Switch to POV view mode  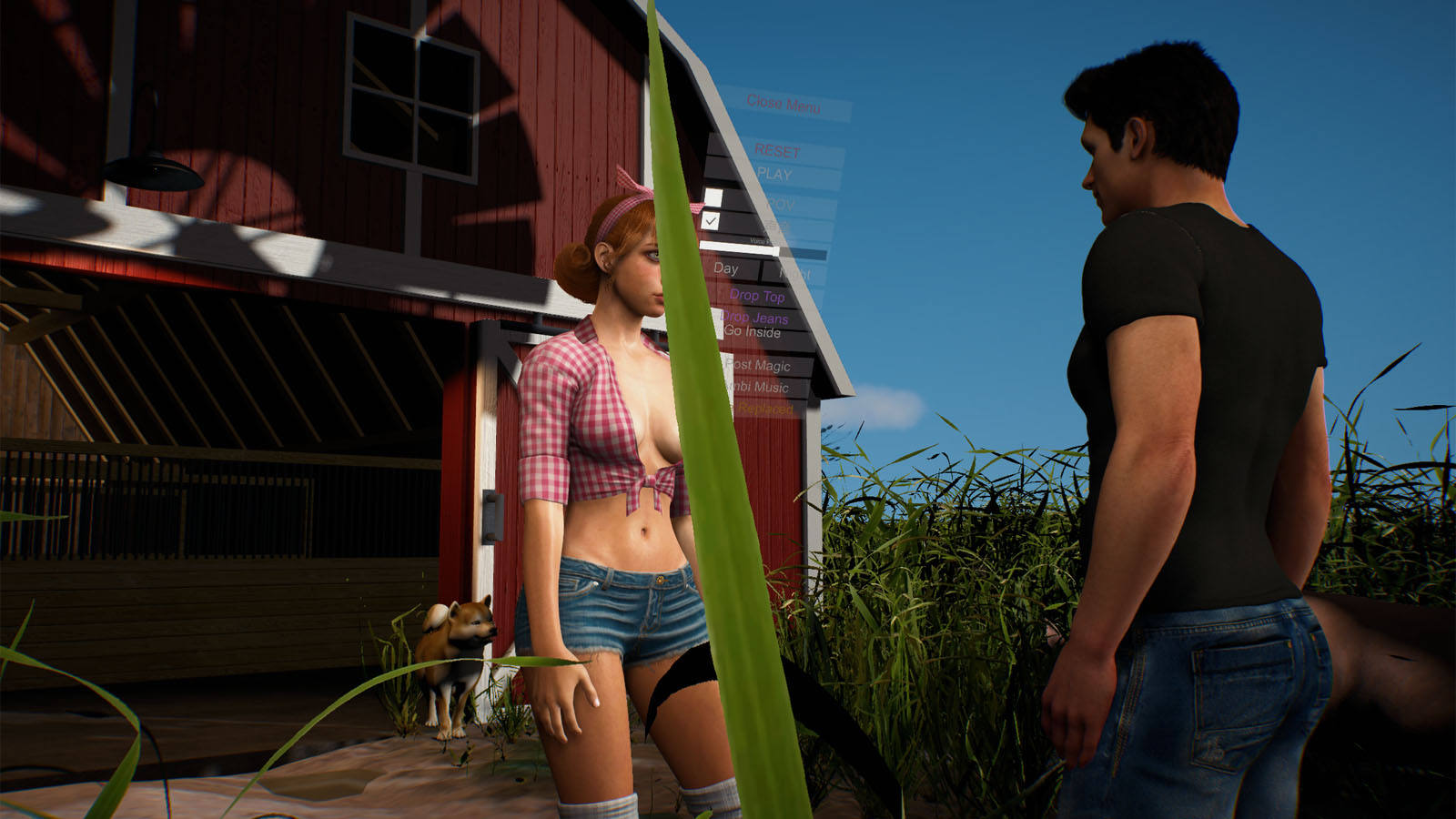782,201
